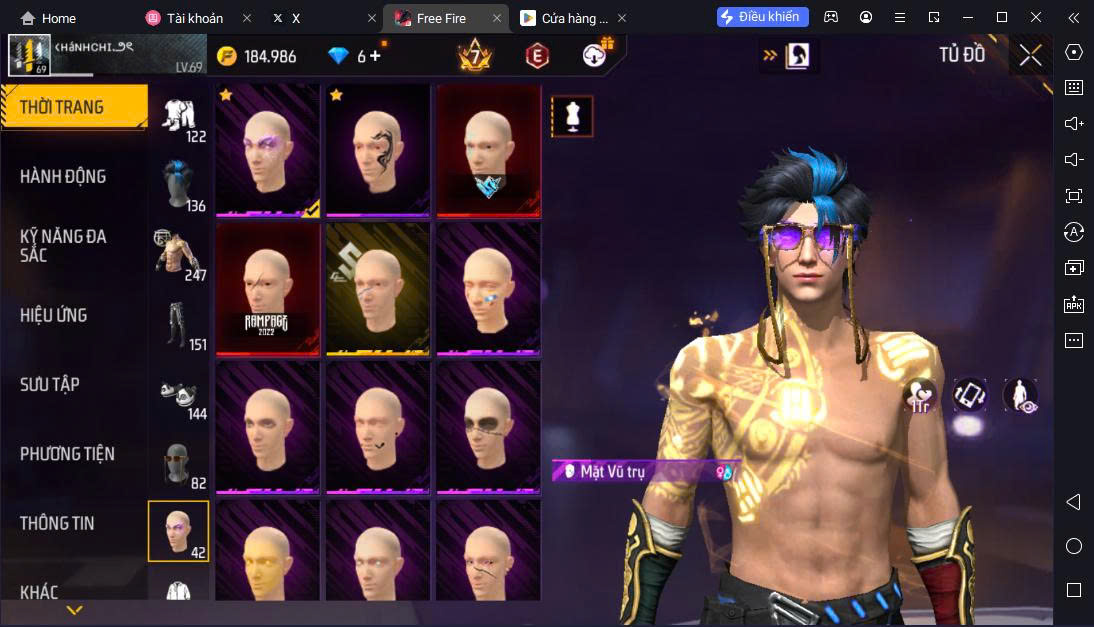Close the Tủ Đồ wardrobe screen
This screenshot has width=1094, height=627.
(1030, 56)
